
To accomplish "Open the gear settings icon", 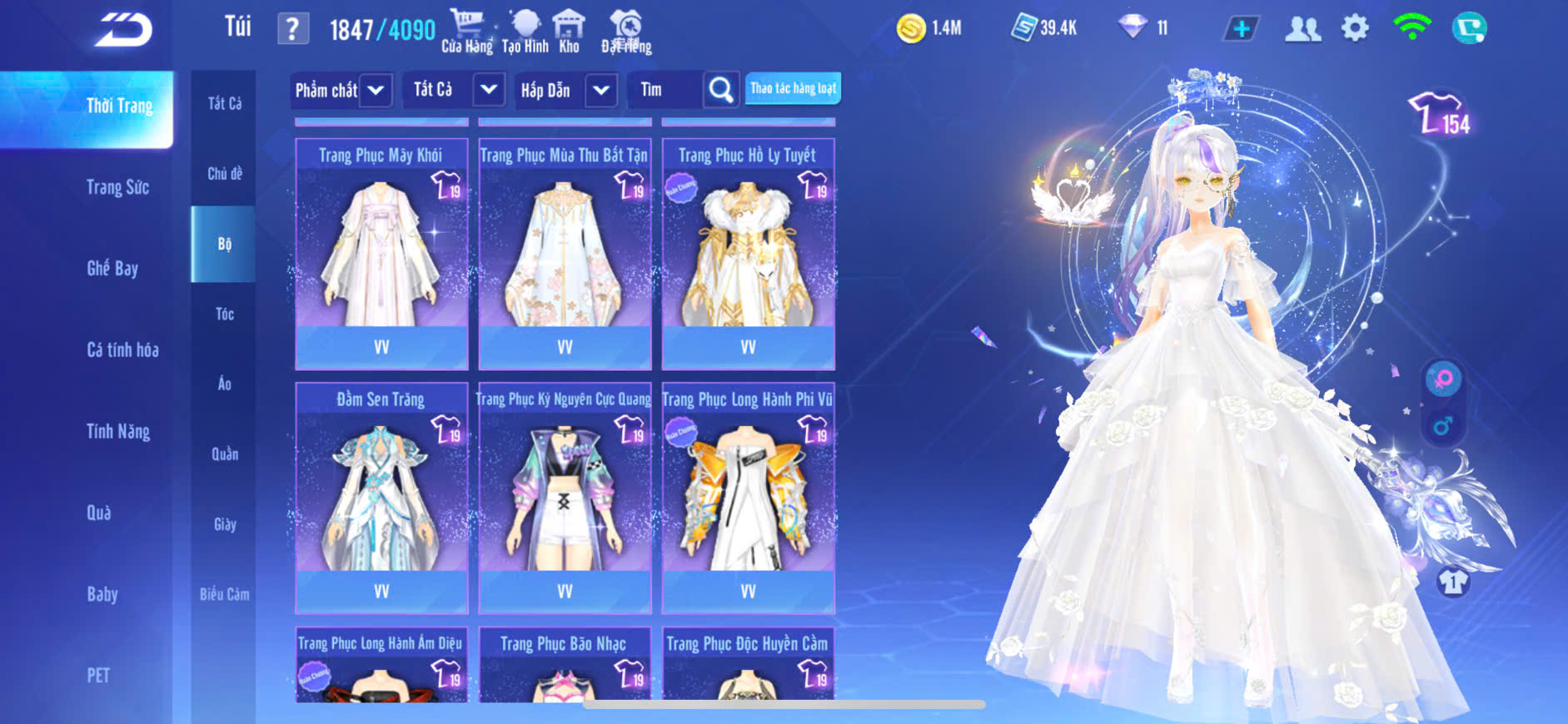I will pos(1355,29).
